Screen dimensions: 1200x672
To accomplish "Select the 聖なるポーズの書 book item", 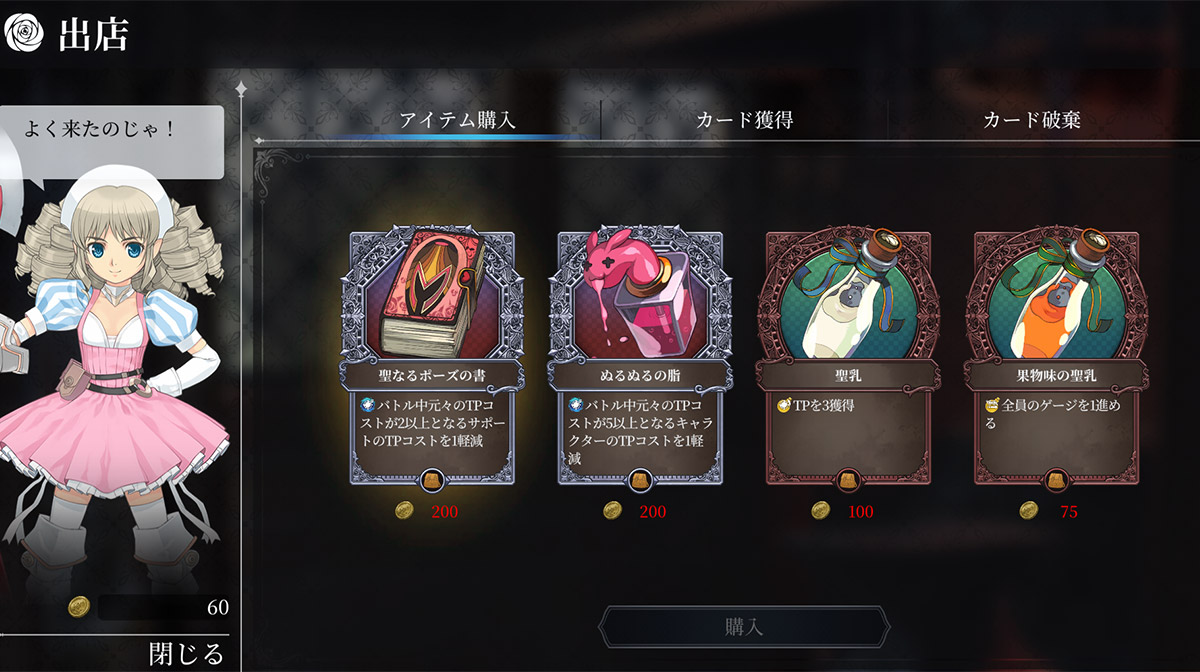I will click(432, 360).
